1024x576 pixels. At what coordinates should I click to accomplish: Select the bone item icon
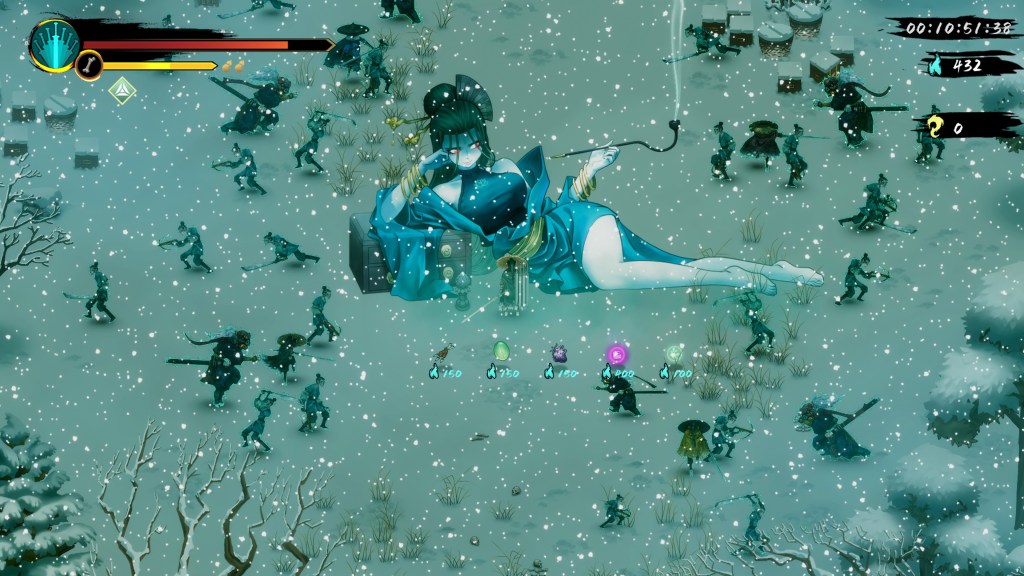89,66
